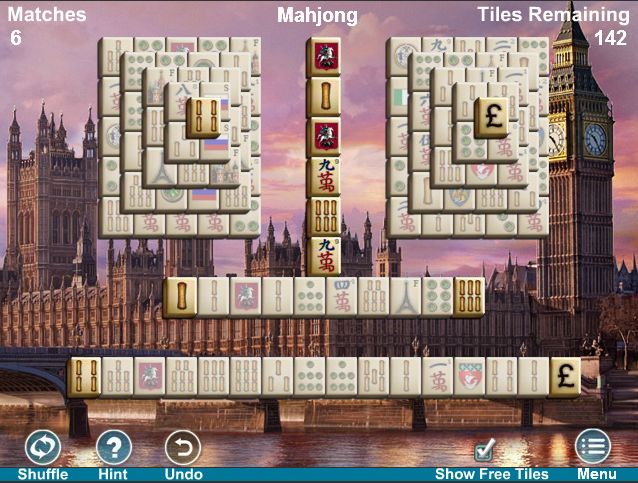638x483 pixels.
Task: Pick the knight tile in the middle row
Action: [244, 297]
